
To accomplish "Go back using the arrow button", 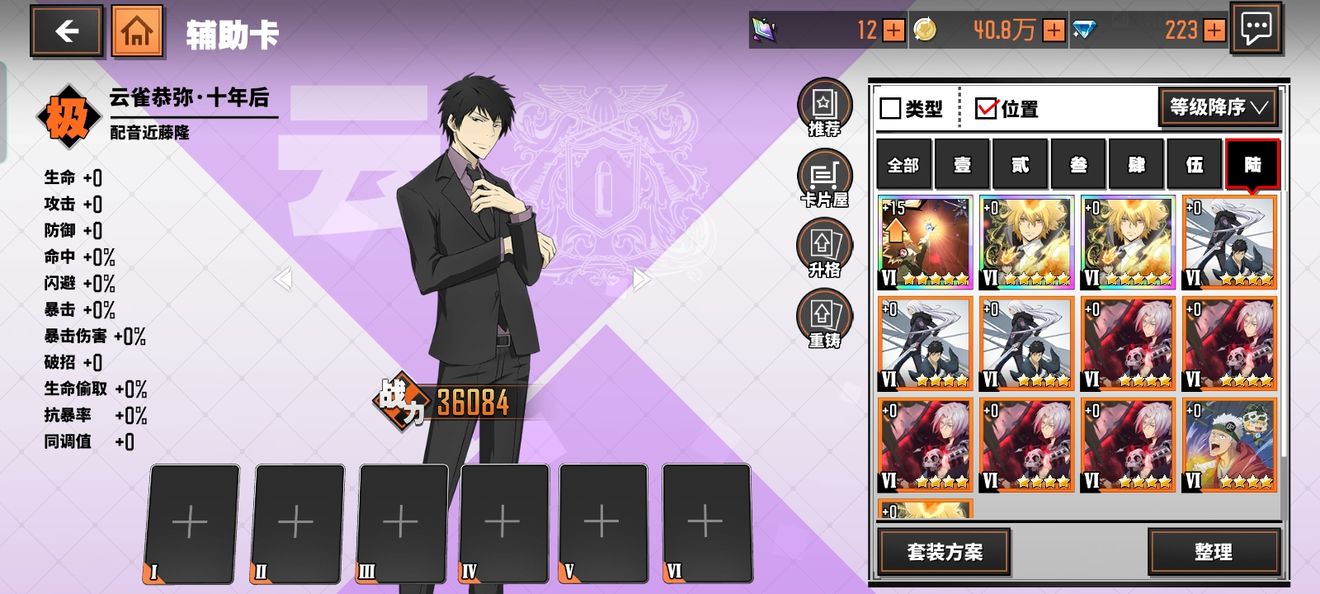I will tap(66, 31).
